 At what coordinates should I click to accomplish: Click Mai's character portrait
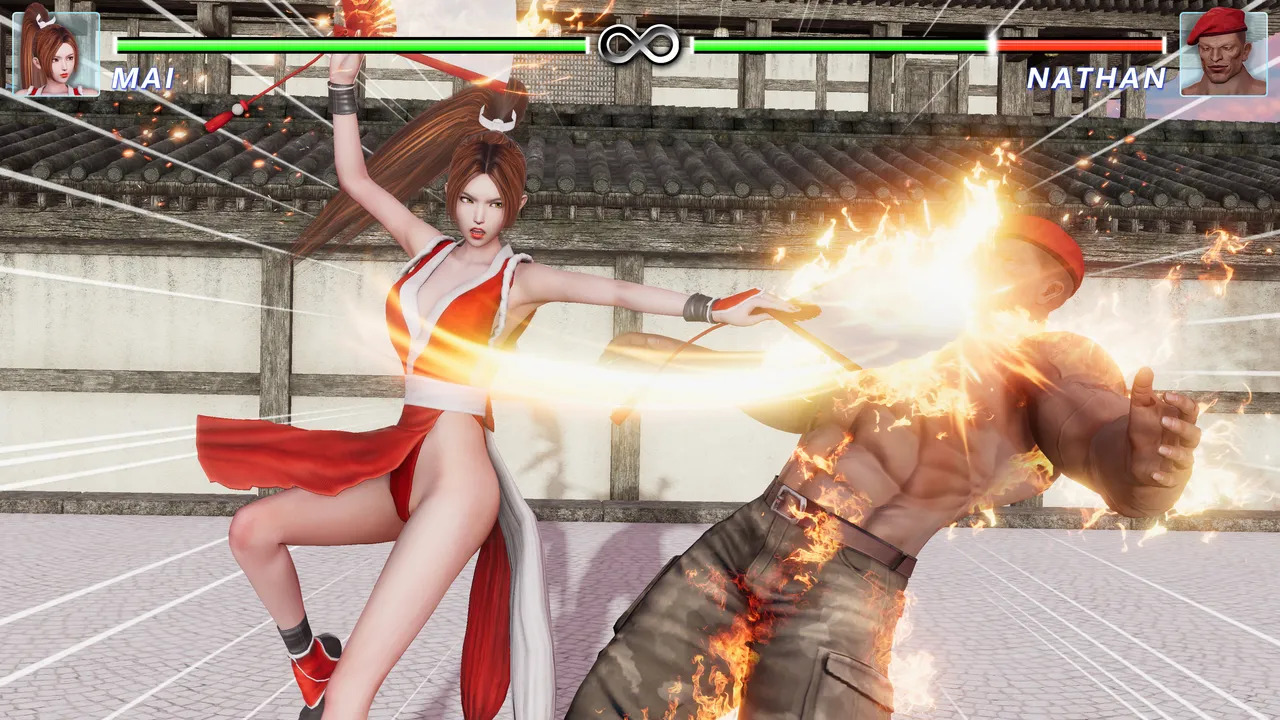(56, 53)
